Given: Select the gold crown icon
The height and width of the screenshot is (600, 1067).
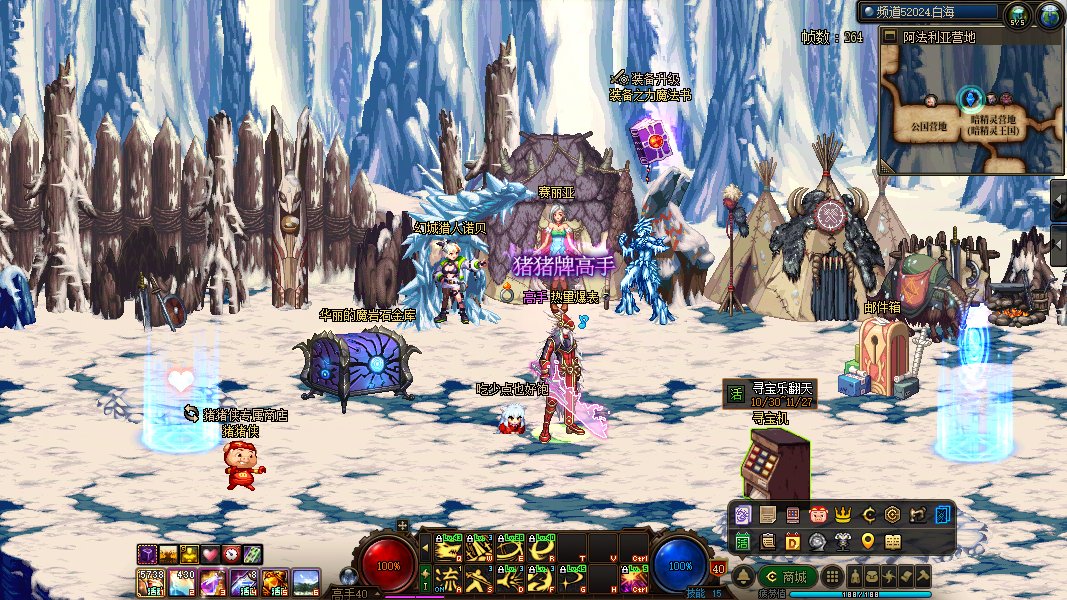Looking at the screenshot, I should (843, 516).
